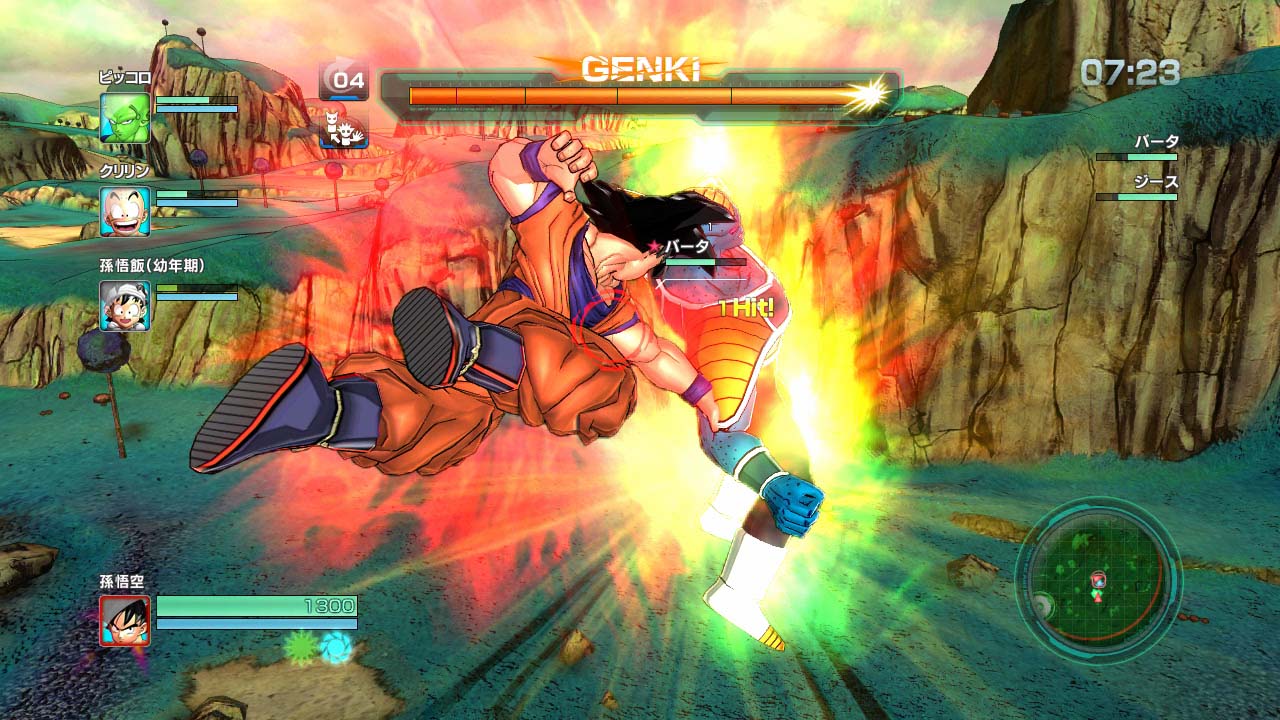Click the green spiky burst icon

point(299,647)
